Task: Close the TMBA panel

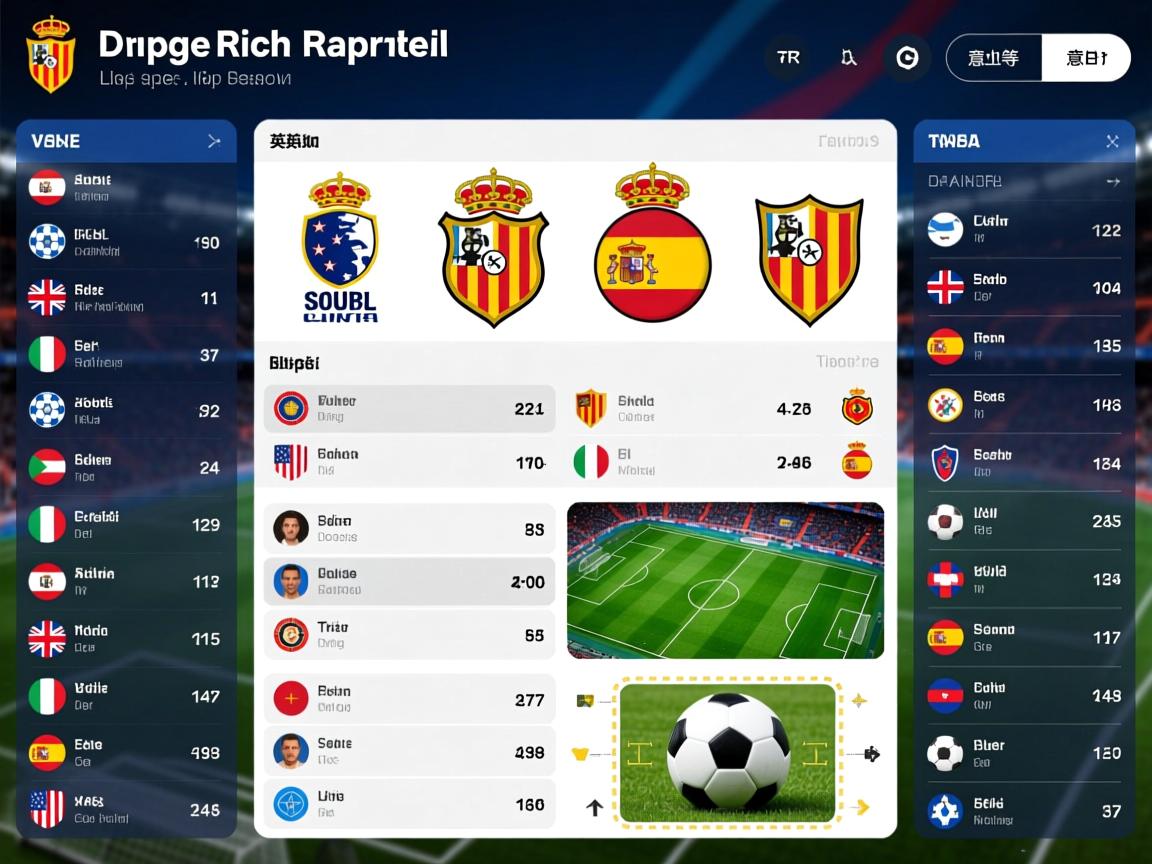Action: [1112, 142]
